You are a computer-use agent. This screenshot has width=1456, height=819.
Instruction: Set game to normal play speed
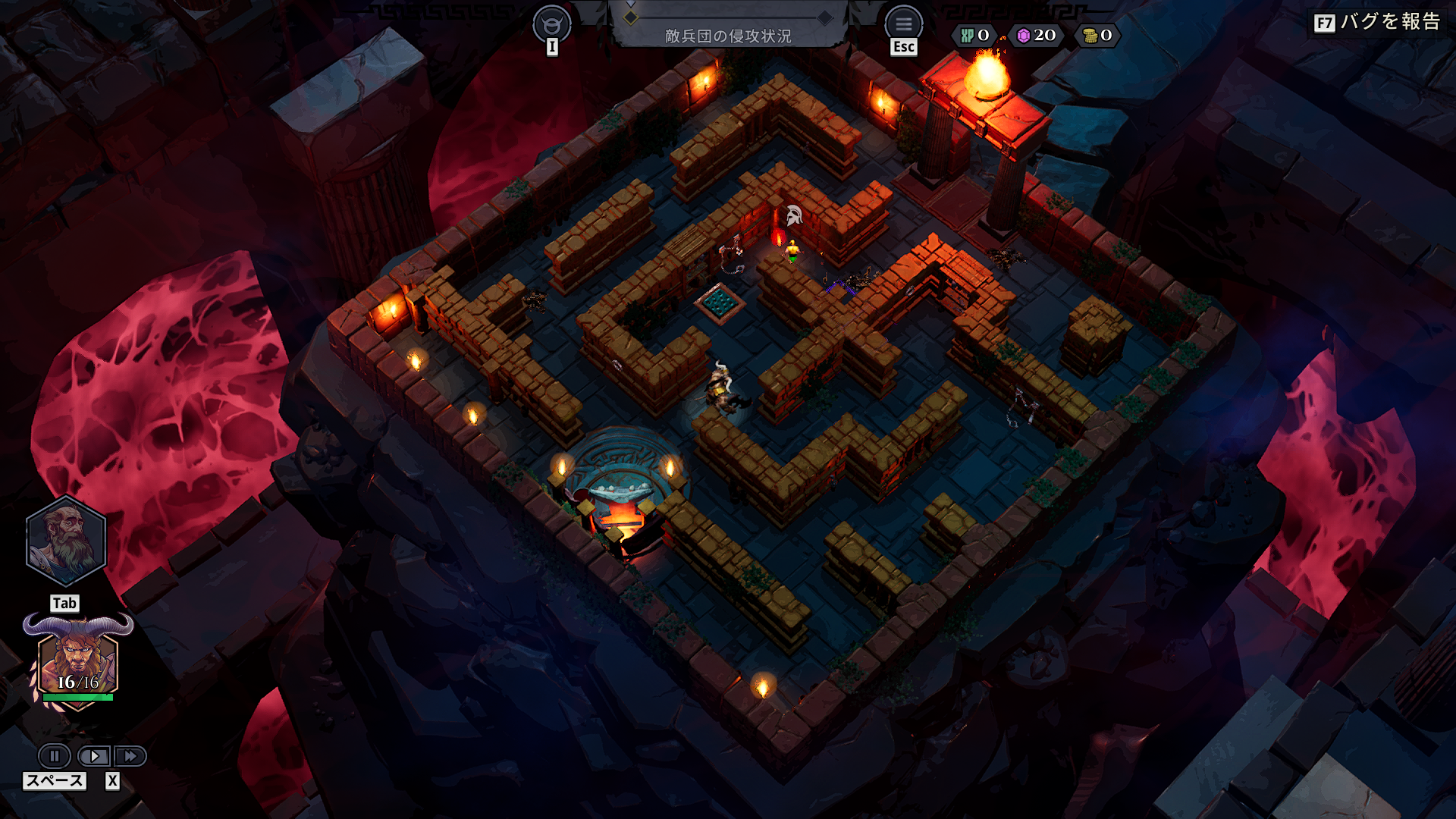(94, 756)
